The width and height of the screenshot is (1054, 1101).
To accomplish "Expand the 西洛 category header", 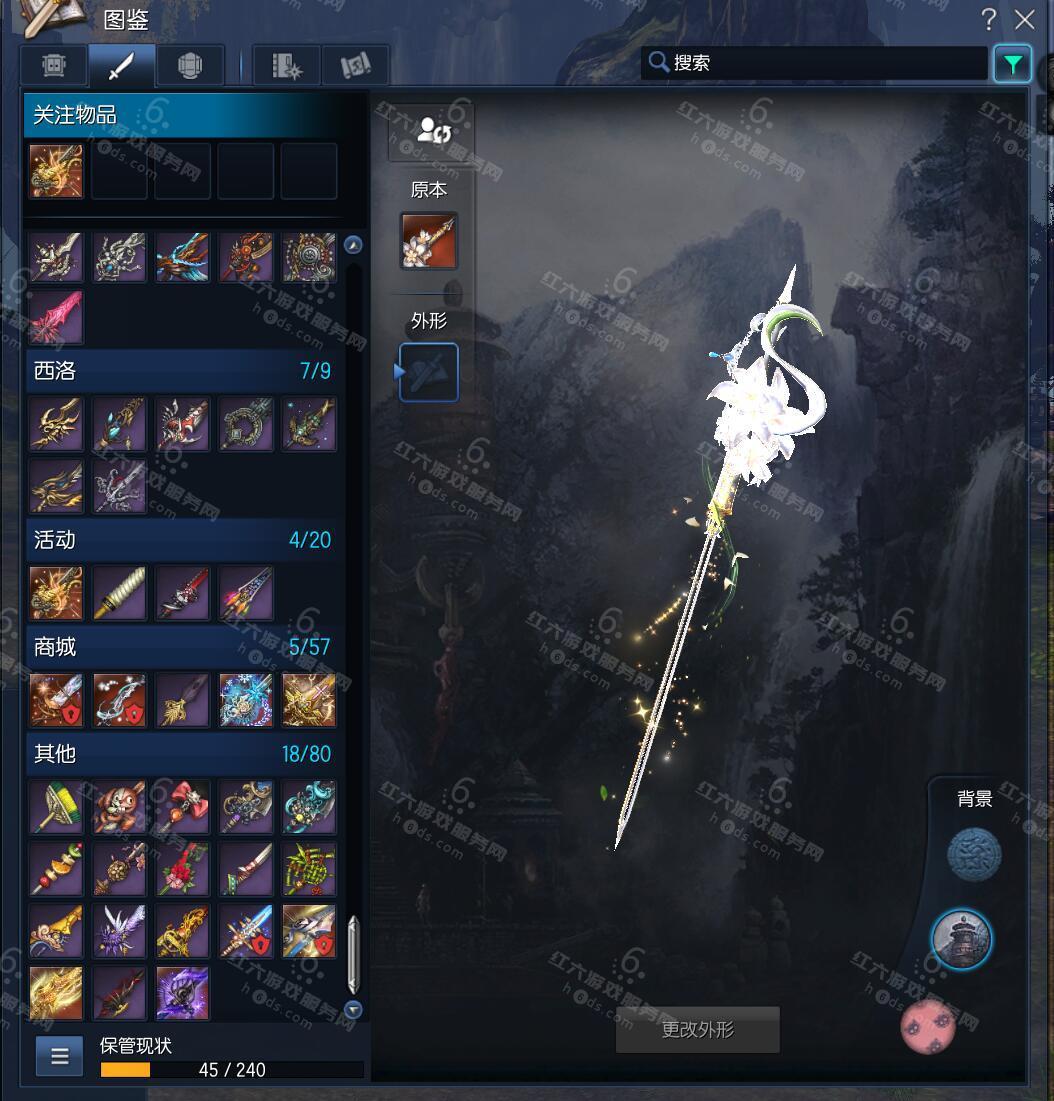I will pyautogui.click(x=181, y=371).
